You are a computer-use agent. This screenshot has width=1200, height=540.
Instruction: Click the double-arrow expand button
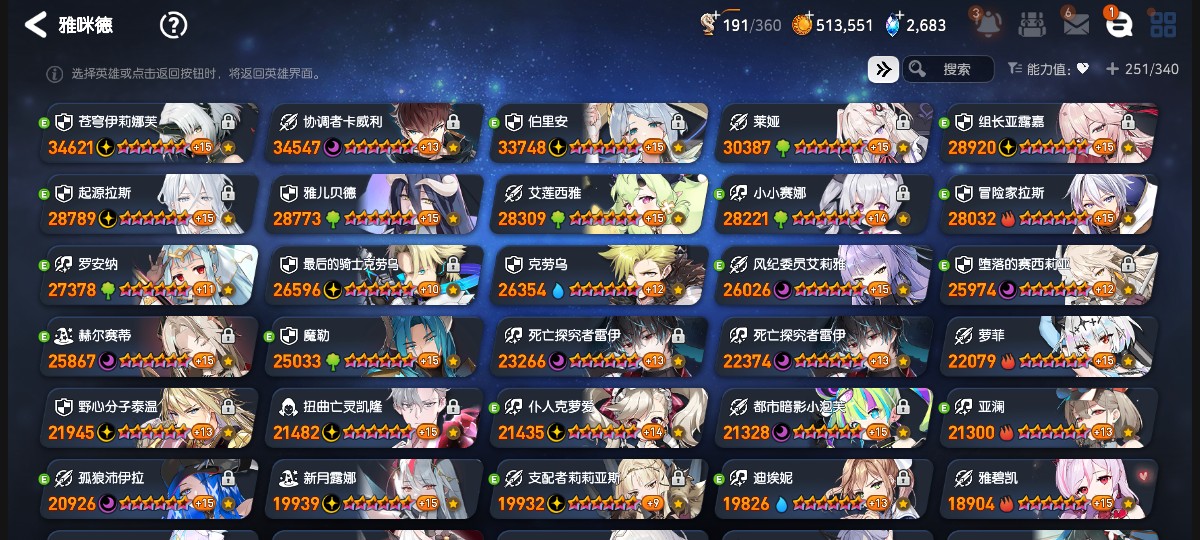[882, 69]
